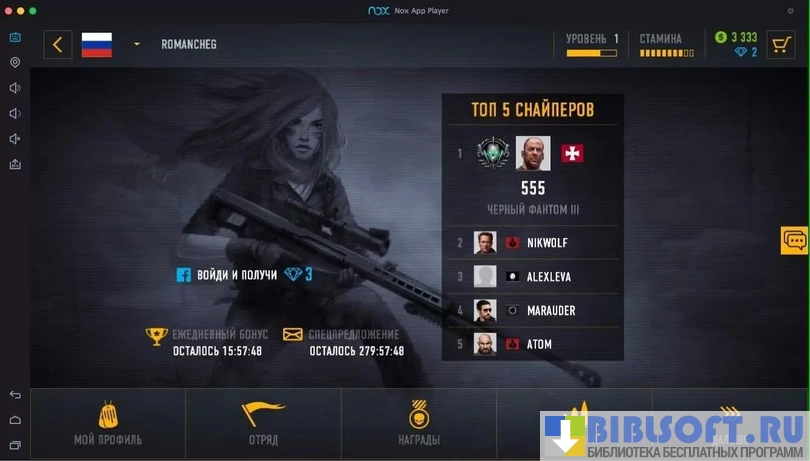Click the Nox sidebar home button
The height and width of the screenshot is (461, 810).
(15, 420)
